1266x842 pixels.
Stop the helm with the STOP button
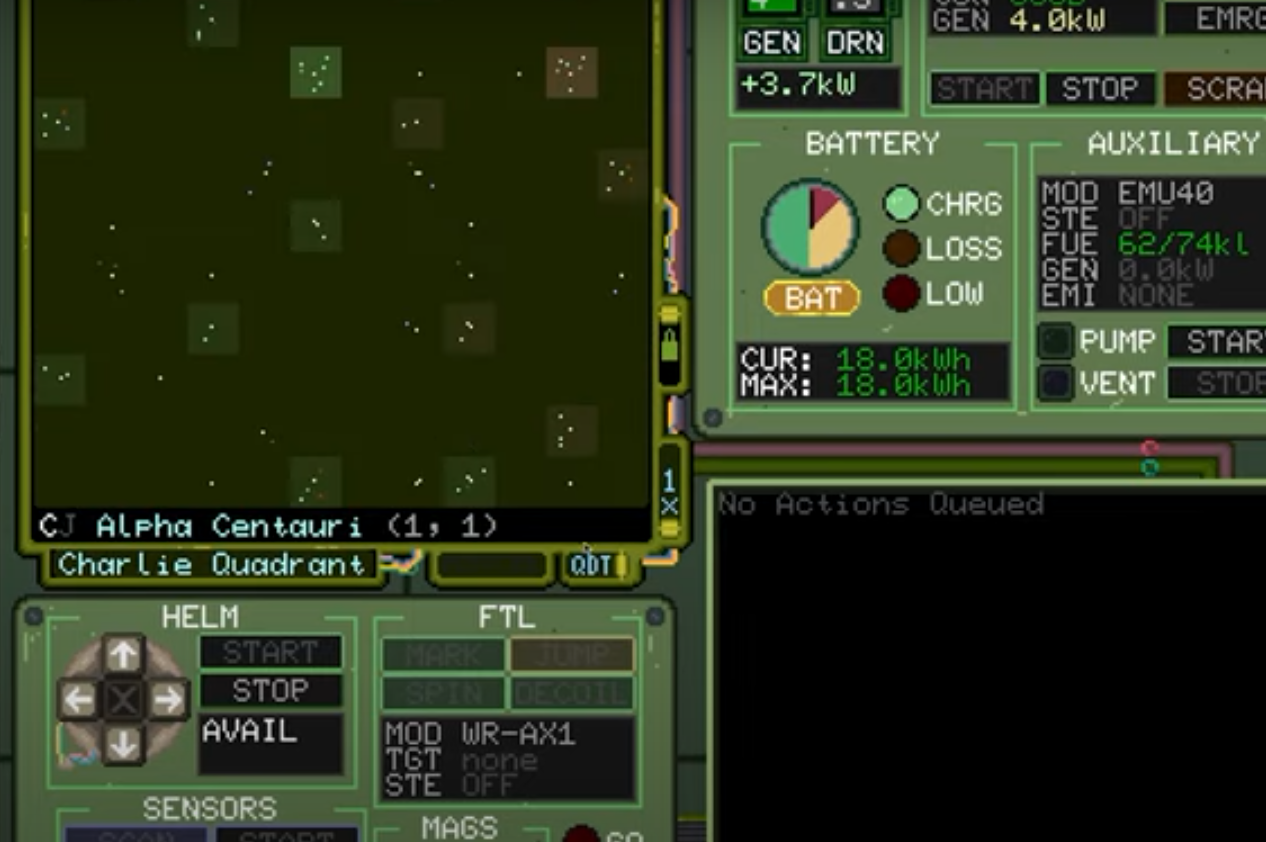[x=270, y=691]
